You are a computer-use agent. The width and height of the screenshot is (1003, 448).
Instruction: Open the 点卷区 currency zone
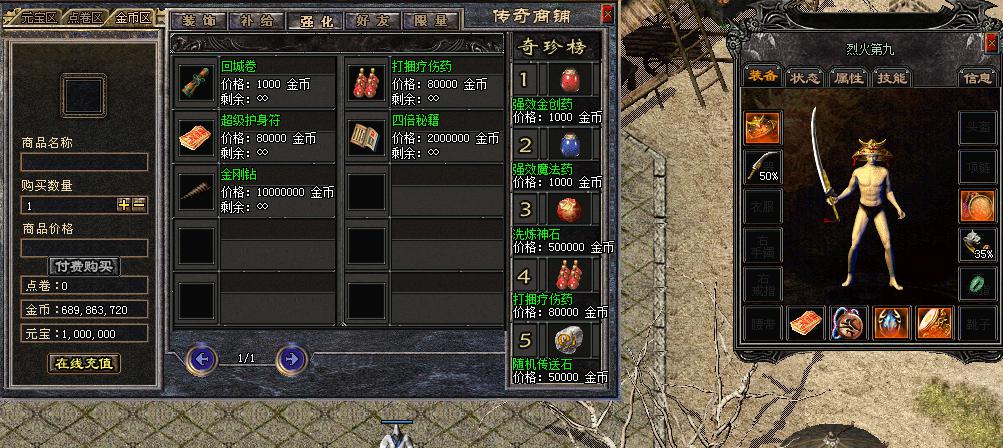point(87,18)
